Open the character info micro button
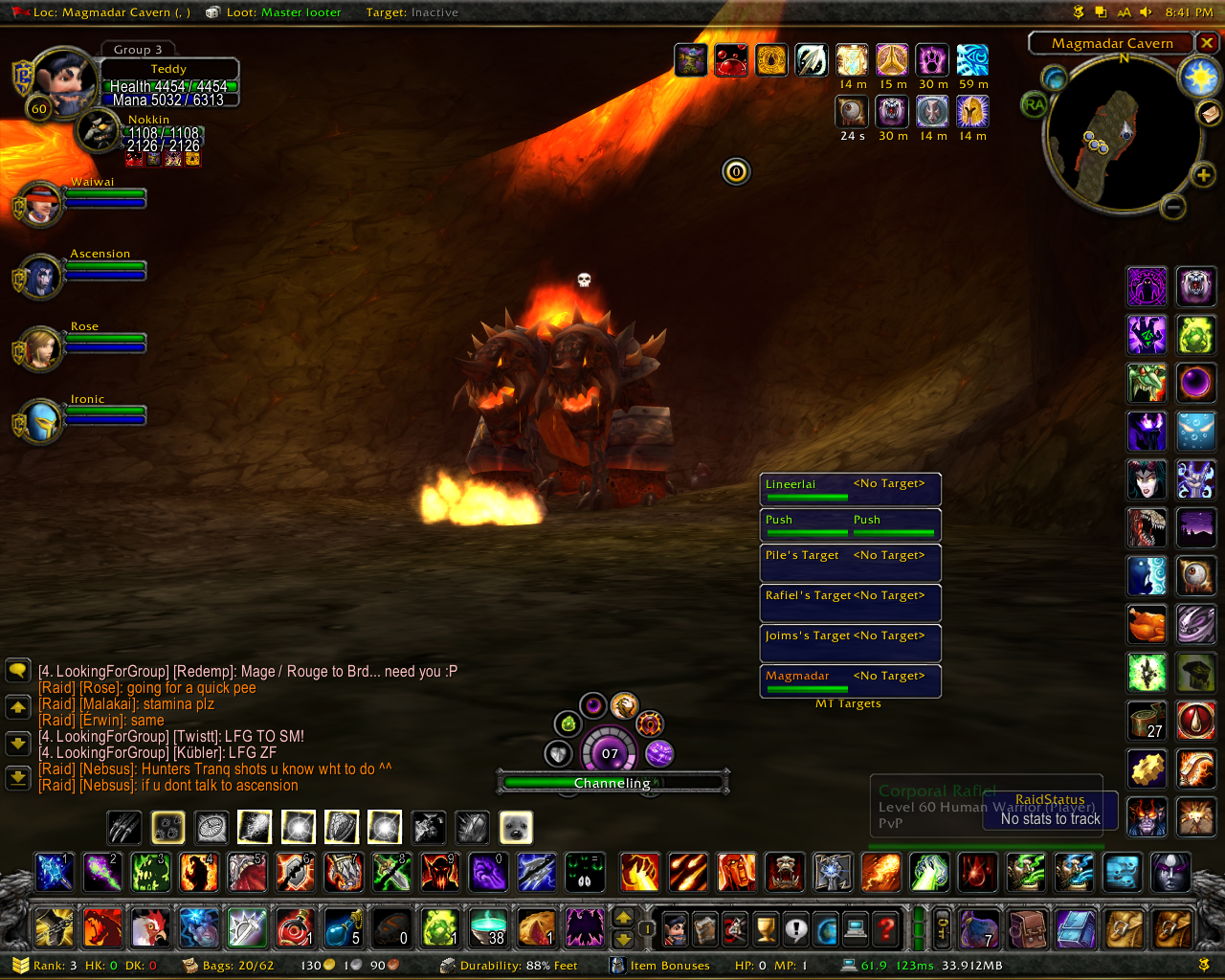This screenshot has height=980, width=1225. (675, 927)
